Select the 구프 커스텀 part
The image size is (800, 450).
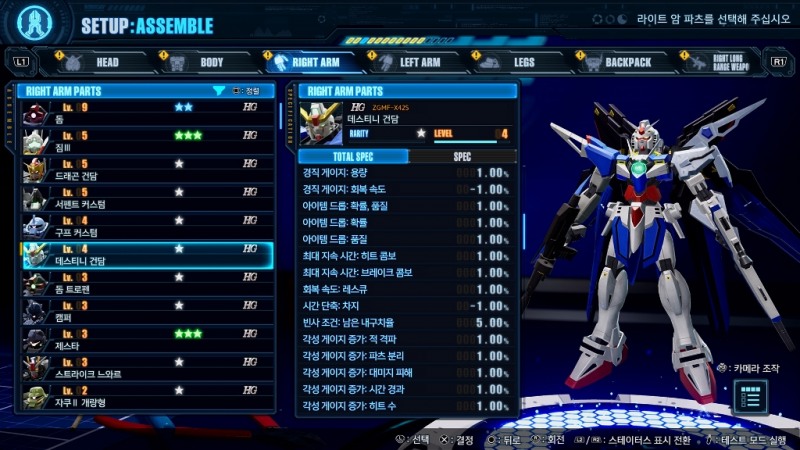click(x=146, y=226)
